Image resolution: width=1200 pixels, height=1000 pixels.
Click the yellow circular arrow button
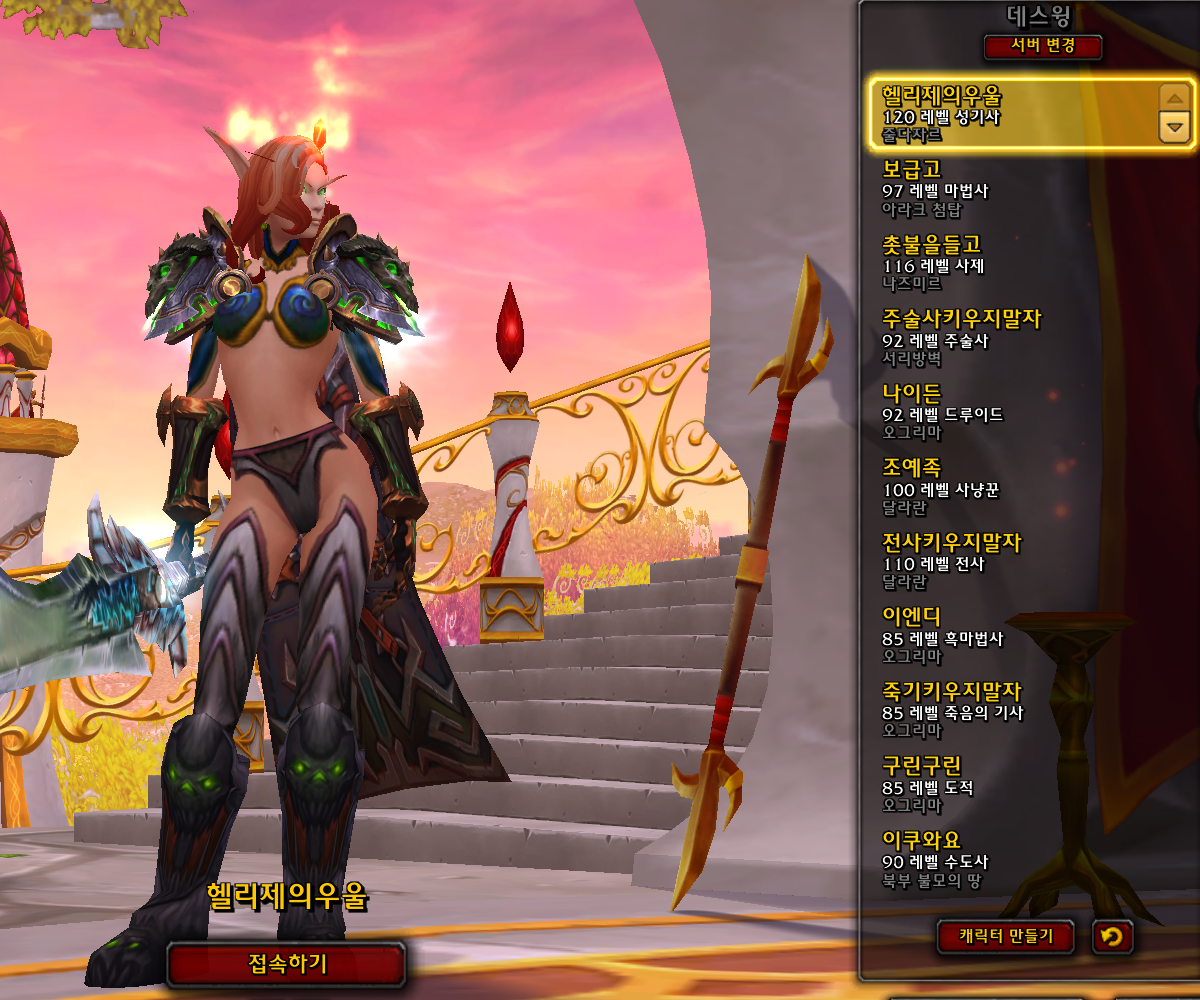(1113, 937)
